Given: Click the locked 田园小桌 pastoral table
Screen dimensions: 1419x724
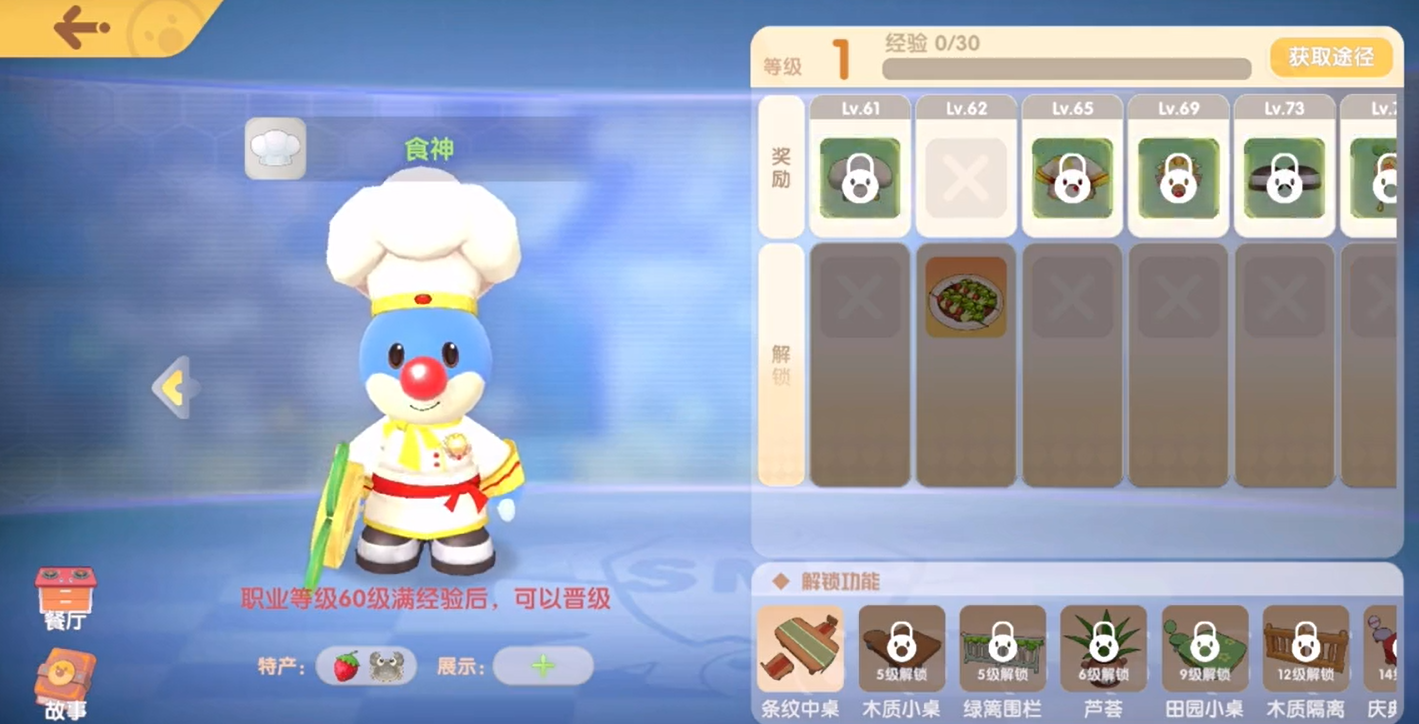Looking at the screenshot, I should pyautogui.click(x=1205, y=650).
